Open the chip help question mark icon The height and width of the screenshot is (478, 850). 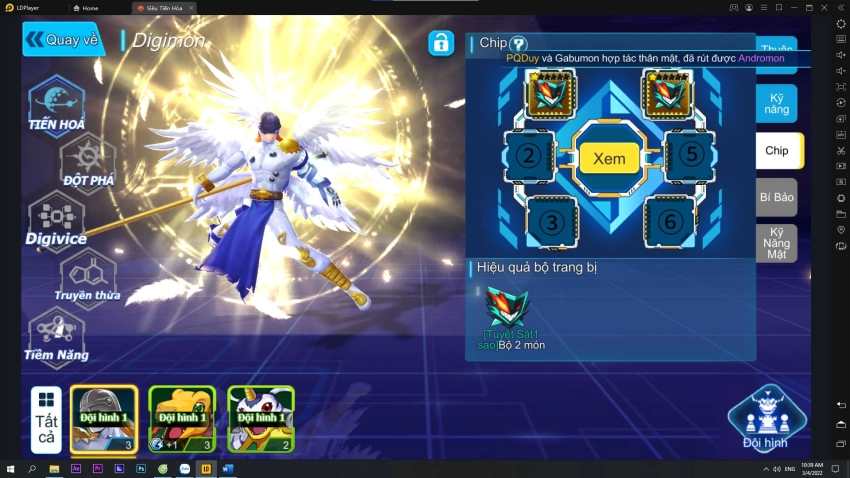(x=518, y=44)
